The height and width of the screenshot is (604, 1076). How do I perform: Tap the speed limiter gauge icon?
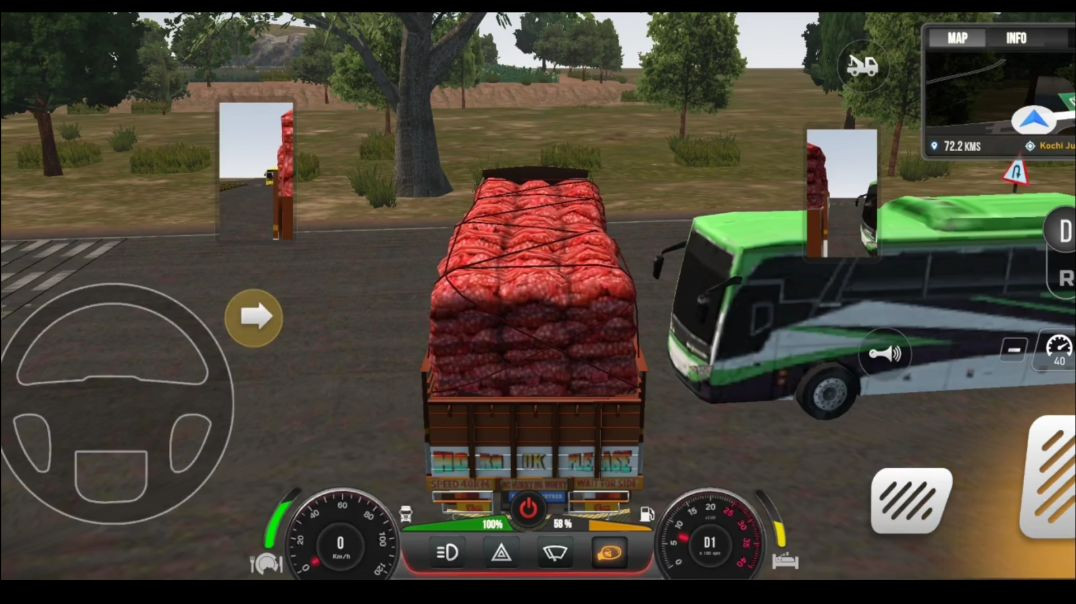click(x=1057, y=351)
